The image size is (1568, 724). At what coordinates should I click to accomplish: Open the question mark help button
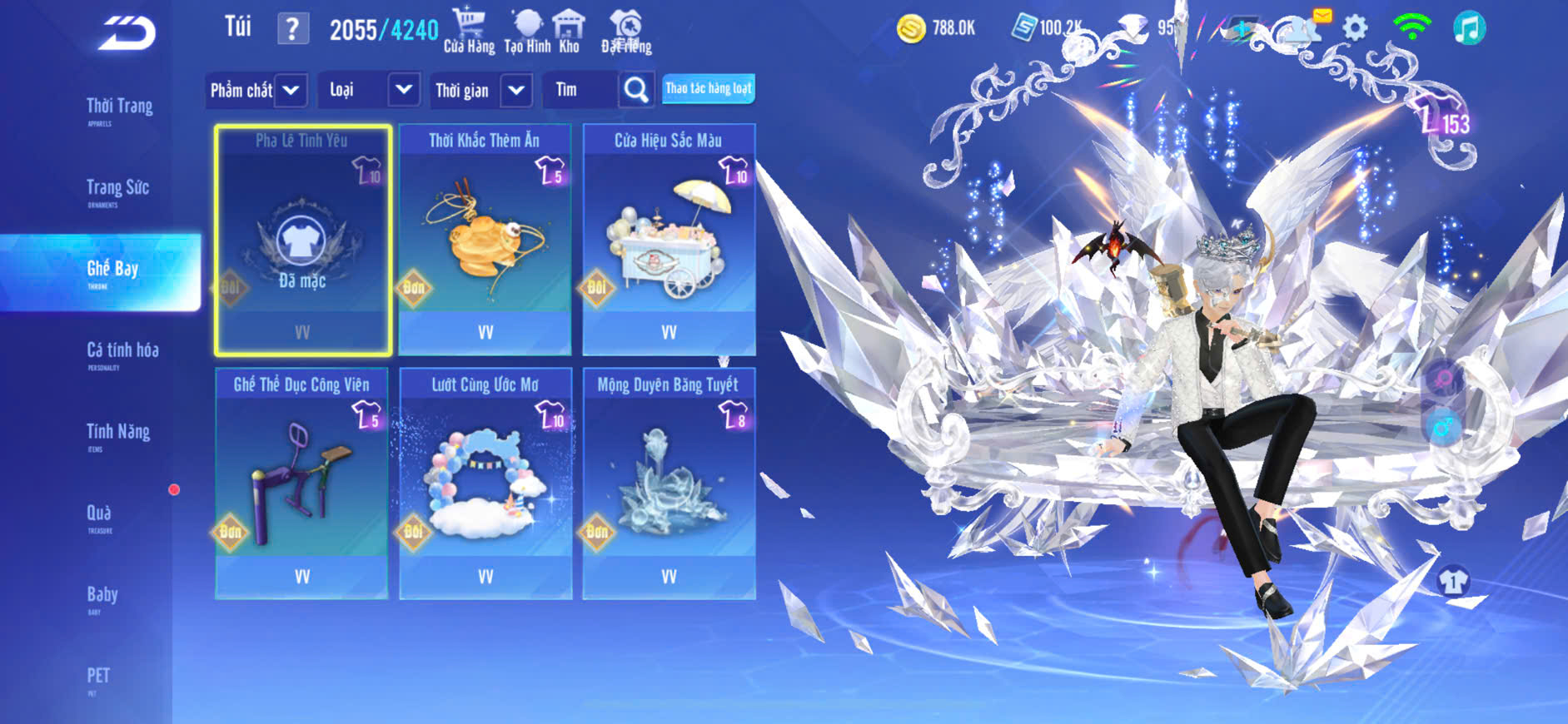coord(292,29)
